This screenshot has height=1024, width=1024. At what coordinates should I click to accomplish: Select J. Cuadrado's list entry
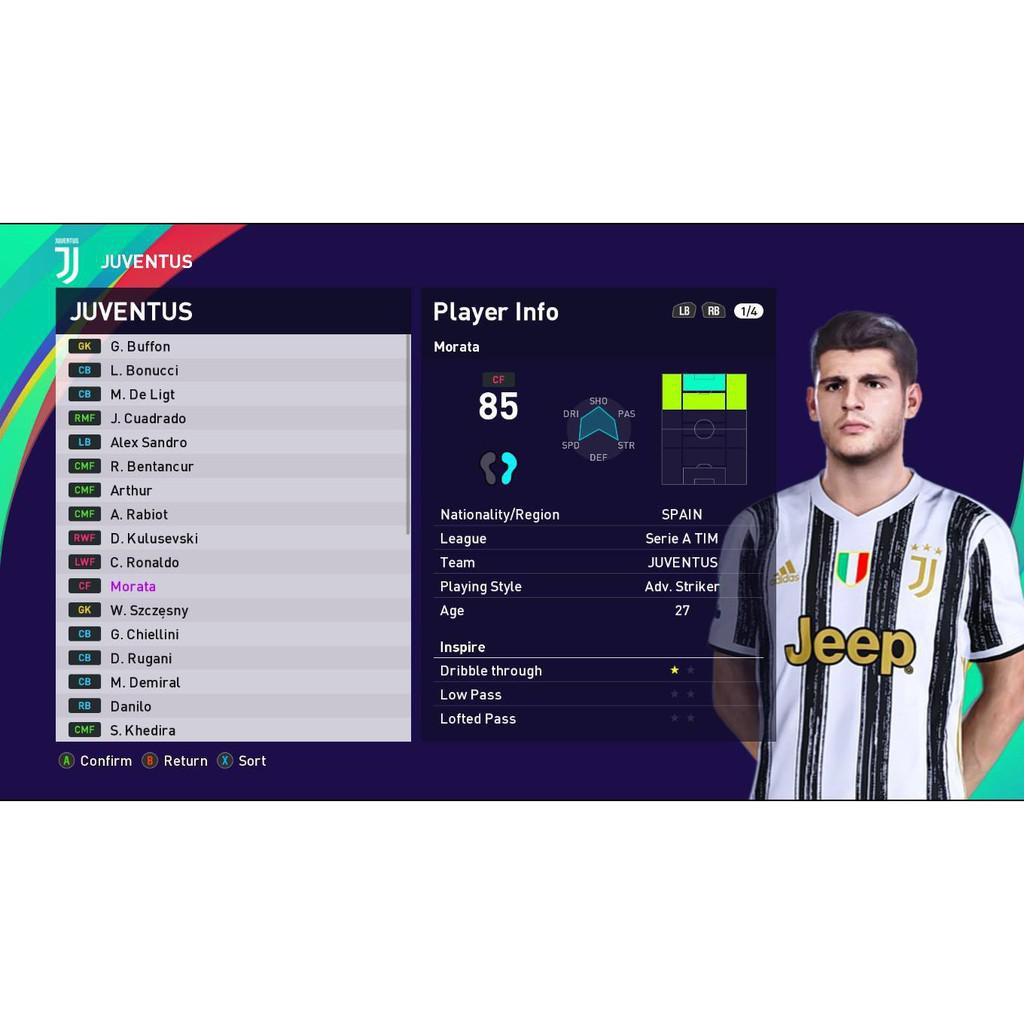[148, 418]
